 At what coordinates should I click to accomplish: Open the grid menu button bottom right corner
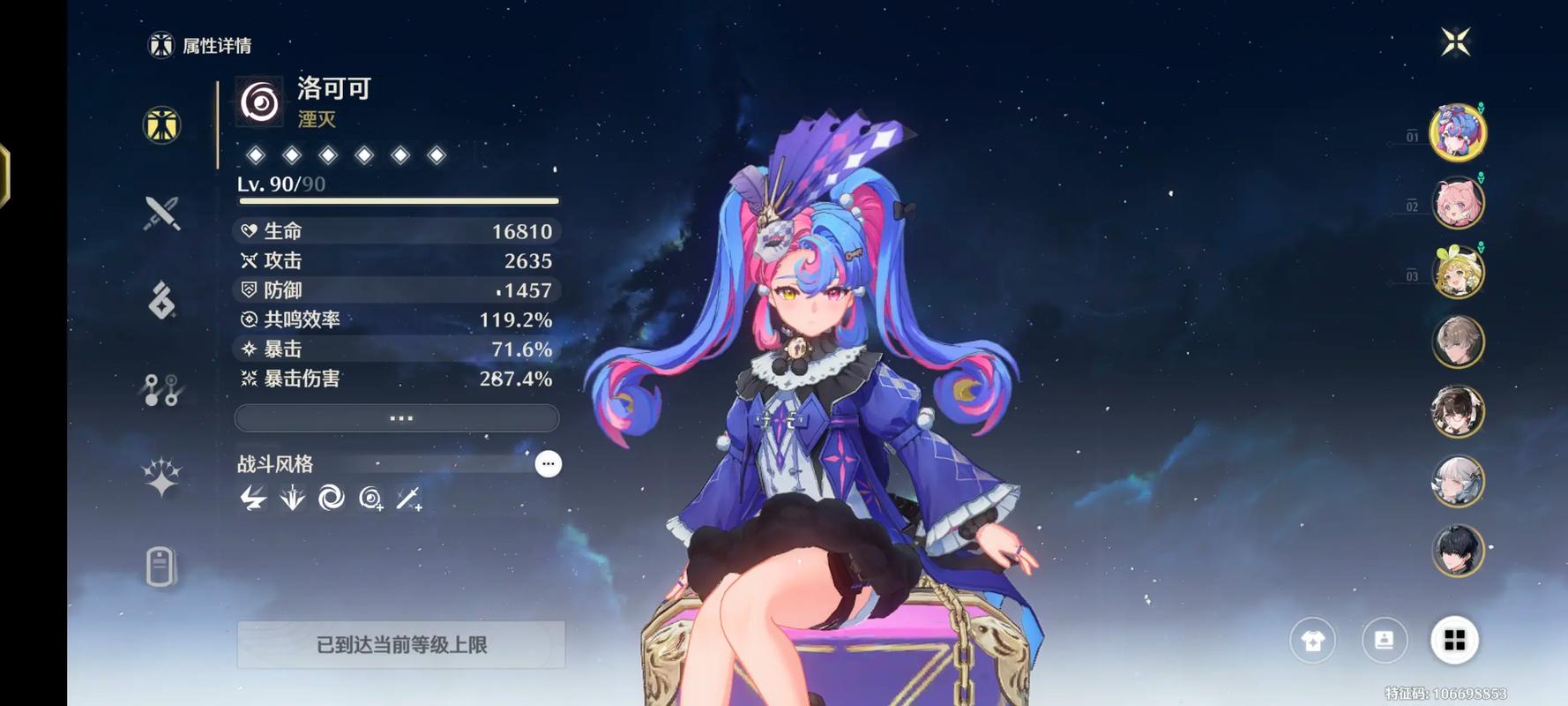[1455, 641]
